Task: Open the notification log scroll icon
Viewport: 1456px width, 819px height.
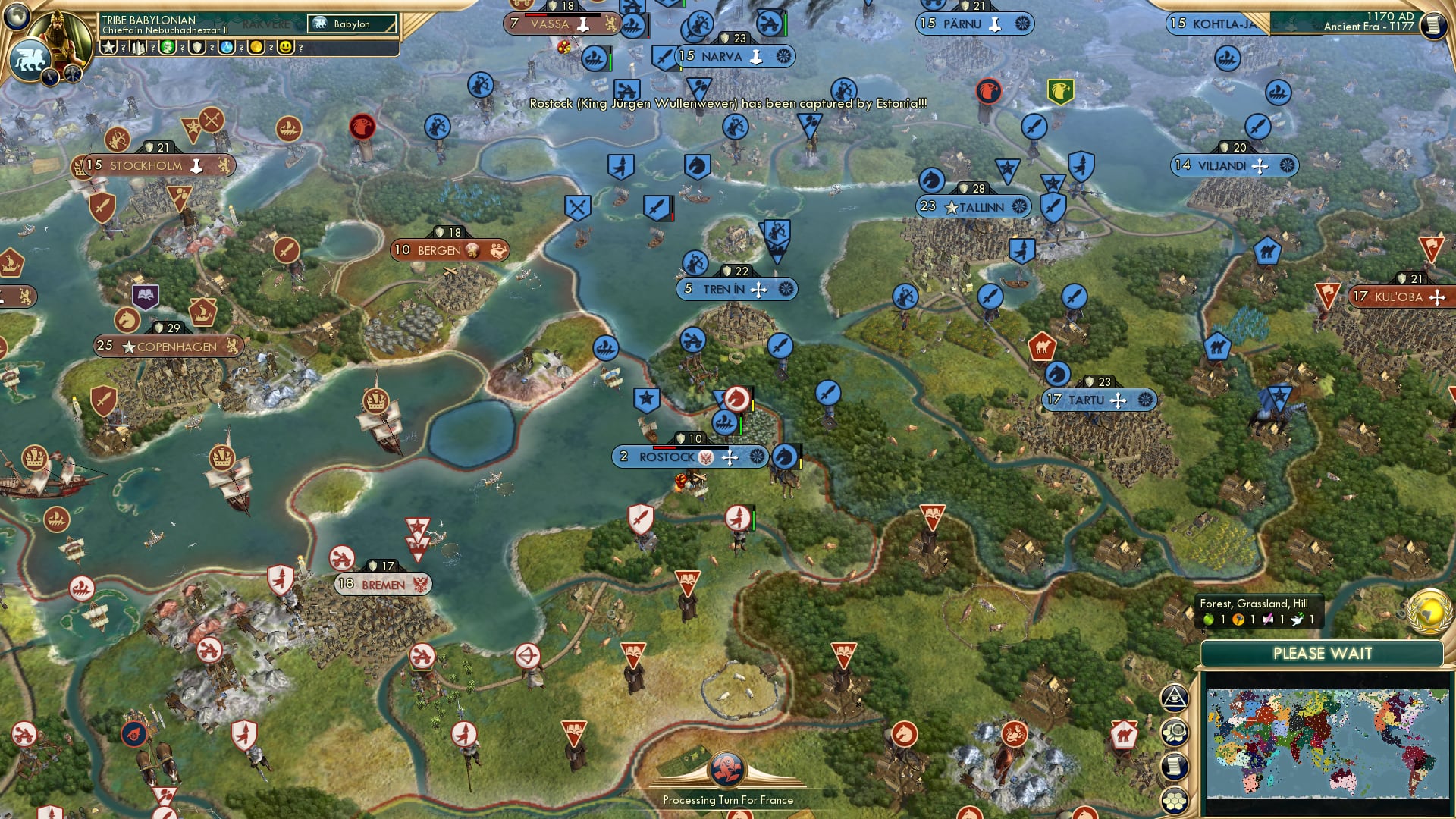Action: pyautogui.click(x=1176, y=766)
